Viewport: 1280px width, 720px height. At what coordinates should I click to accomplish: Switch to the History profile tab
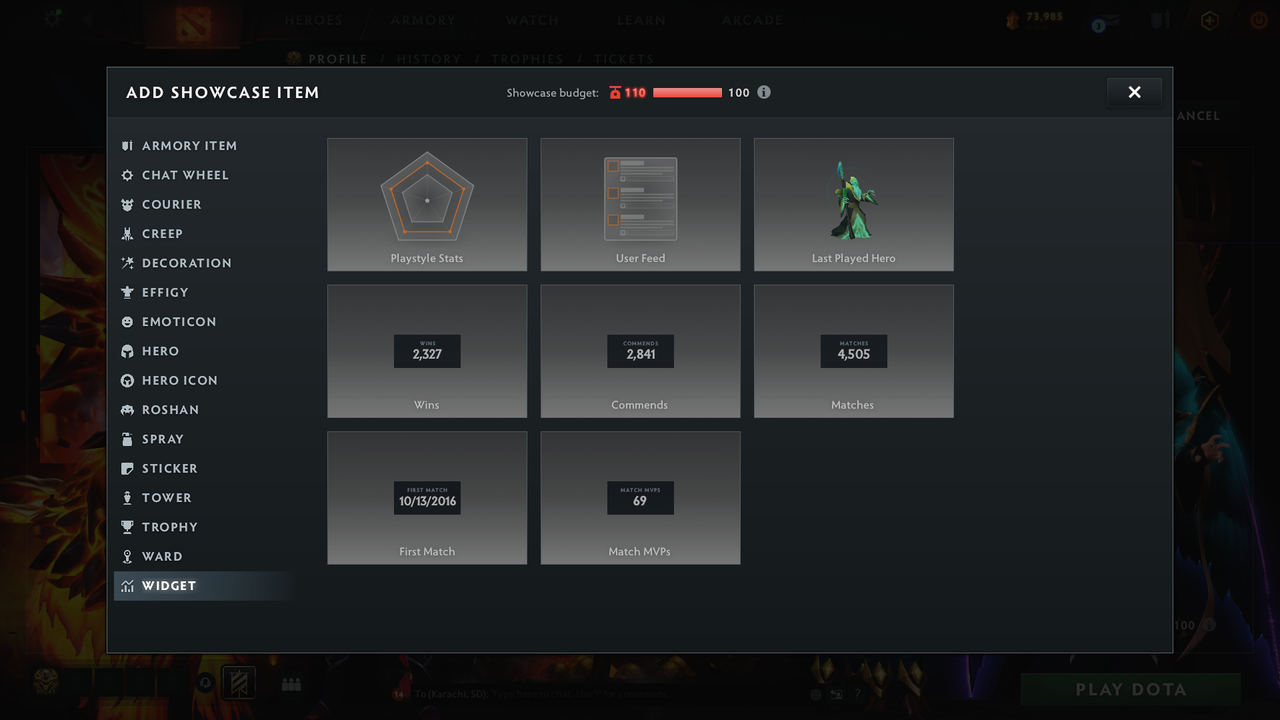(x=428, y=59)
